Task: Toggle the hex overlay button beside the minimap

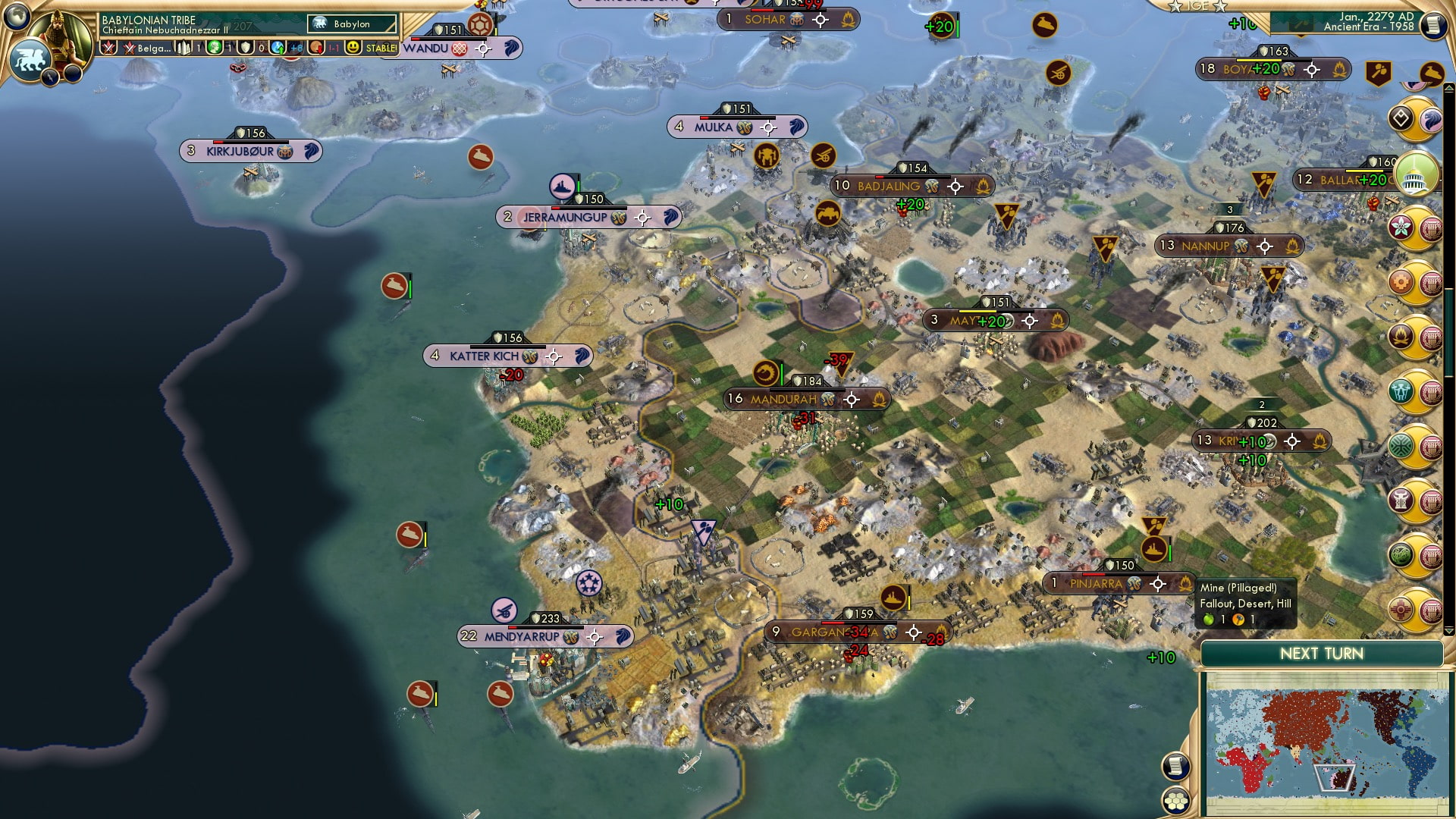Action: tap(1175, 801)
